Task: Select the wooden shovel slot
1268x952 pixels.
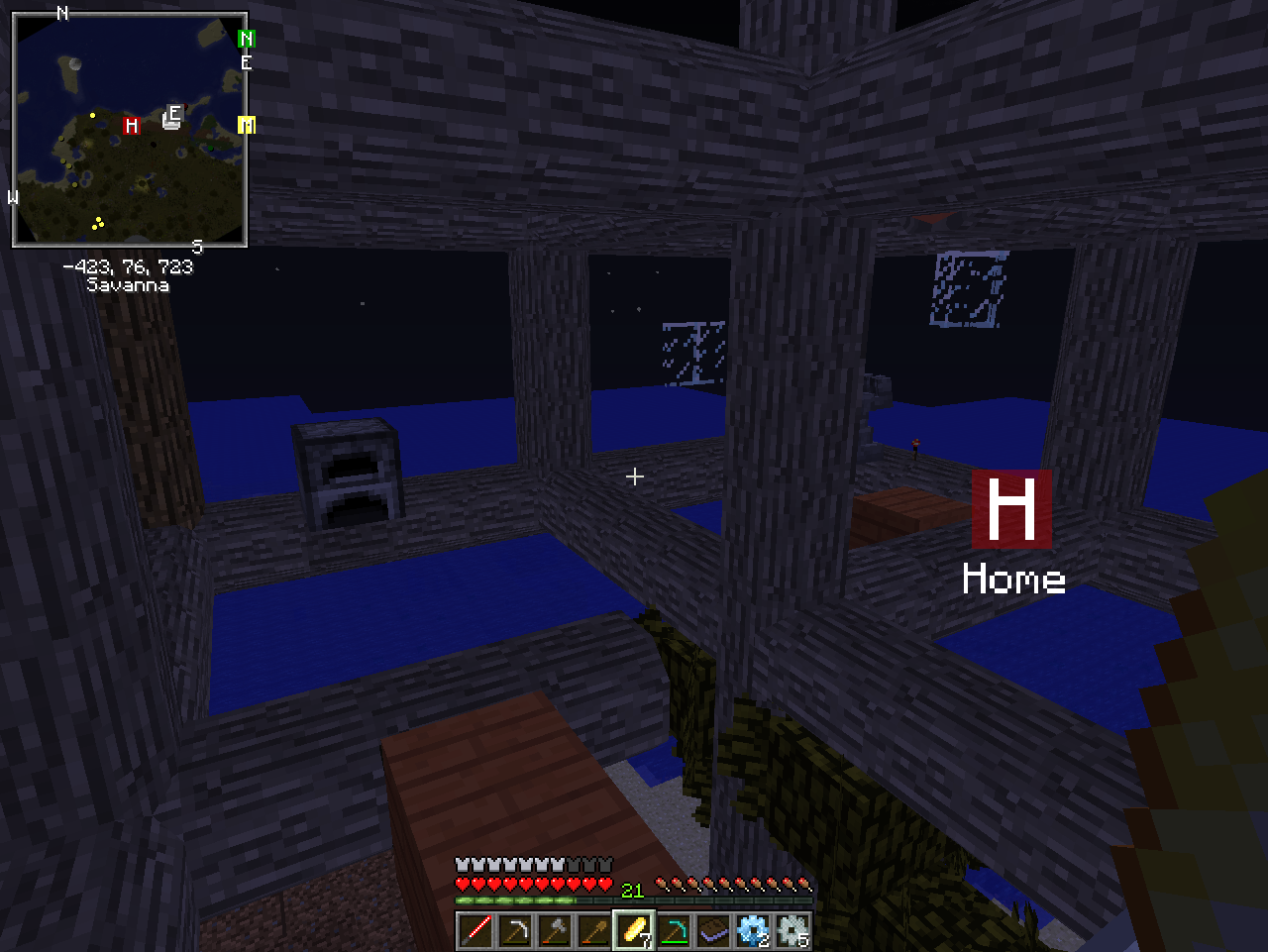Action: [594, 931]
